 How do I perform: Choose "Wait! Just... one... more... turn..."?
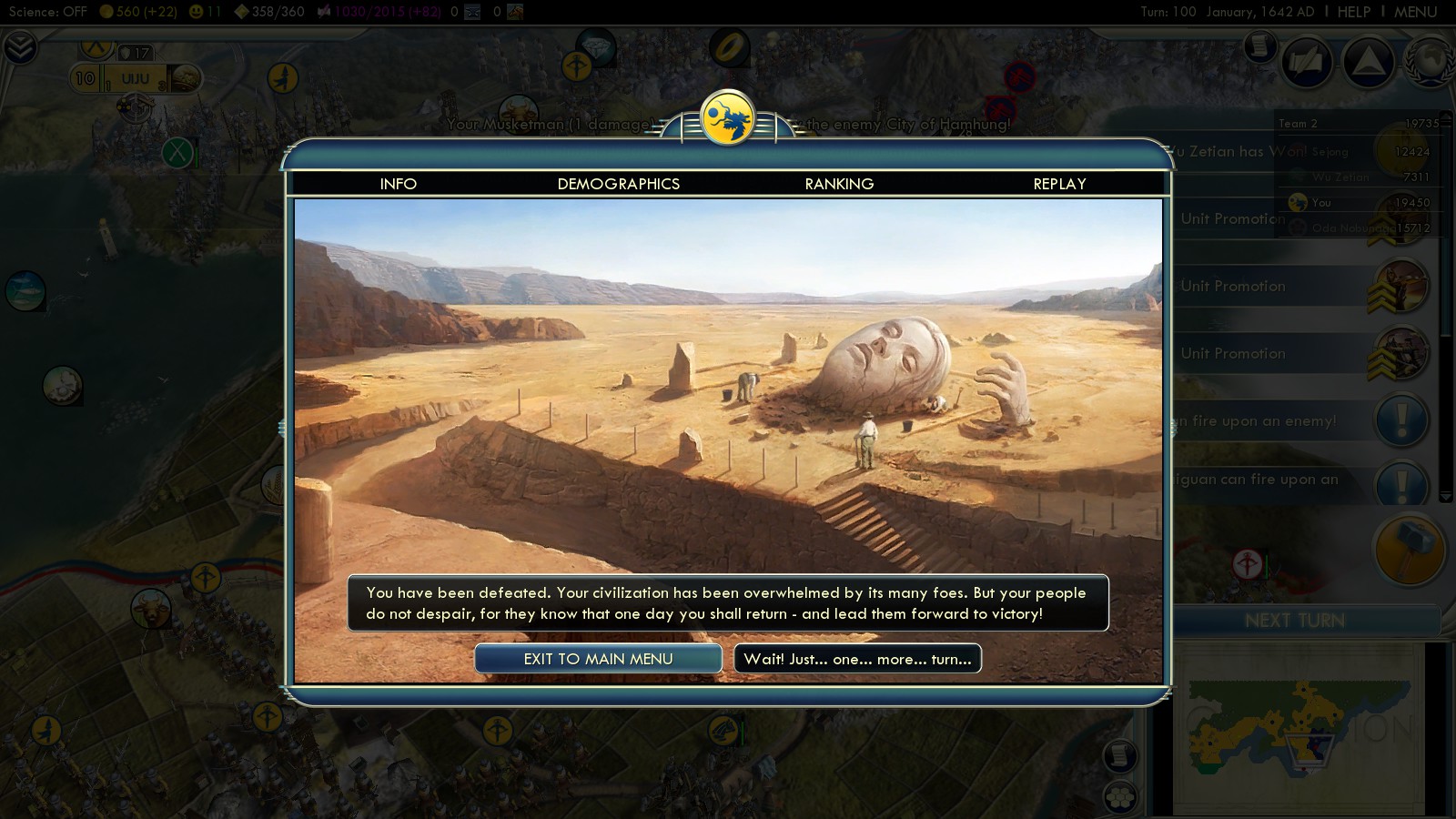click(x=857, y=659)
